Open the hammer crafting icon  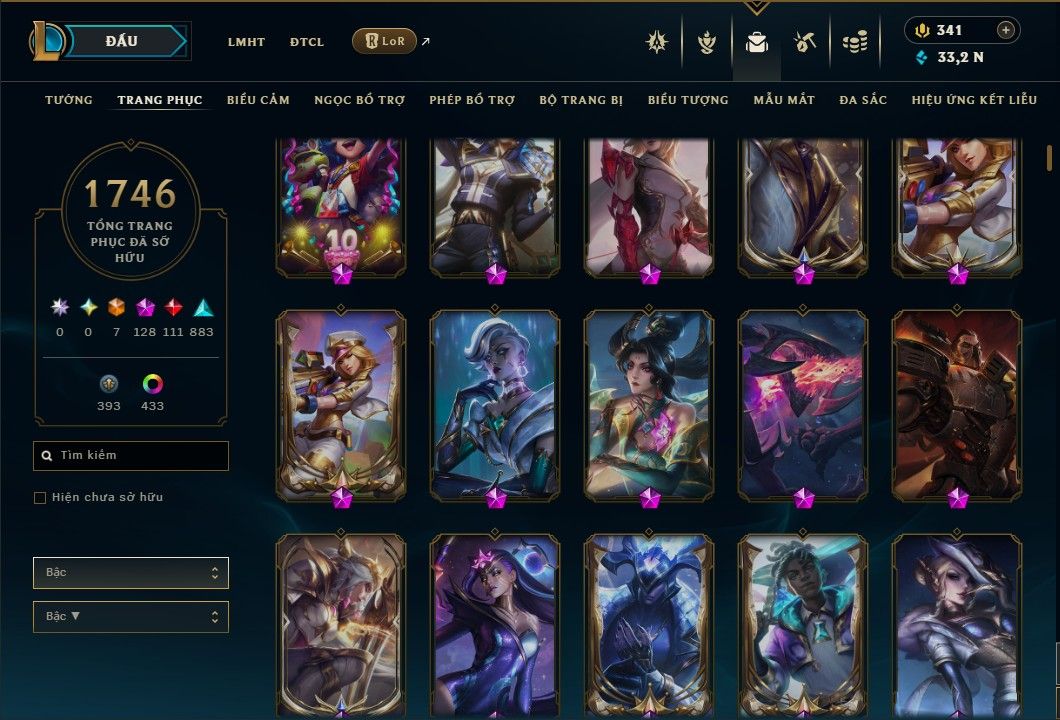click(805, 42)
